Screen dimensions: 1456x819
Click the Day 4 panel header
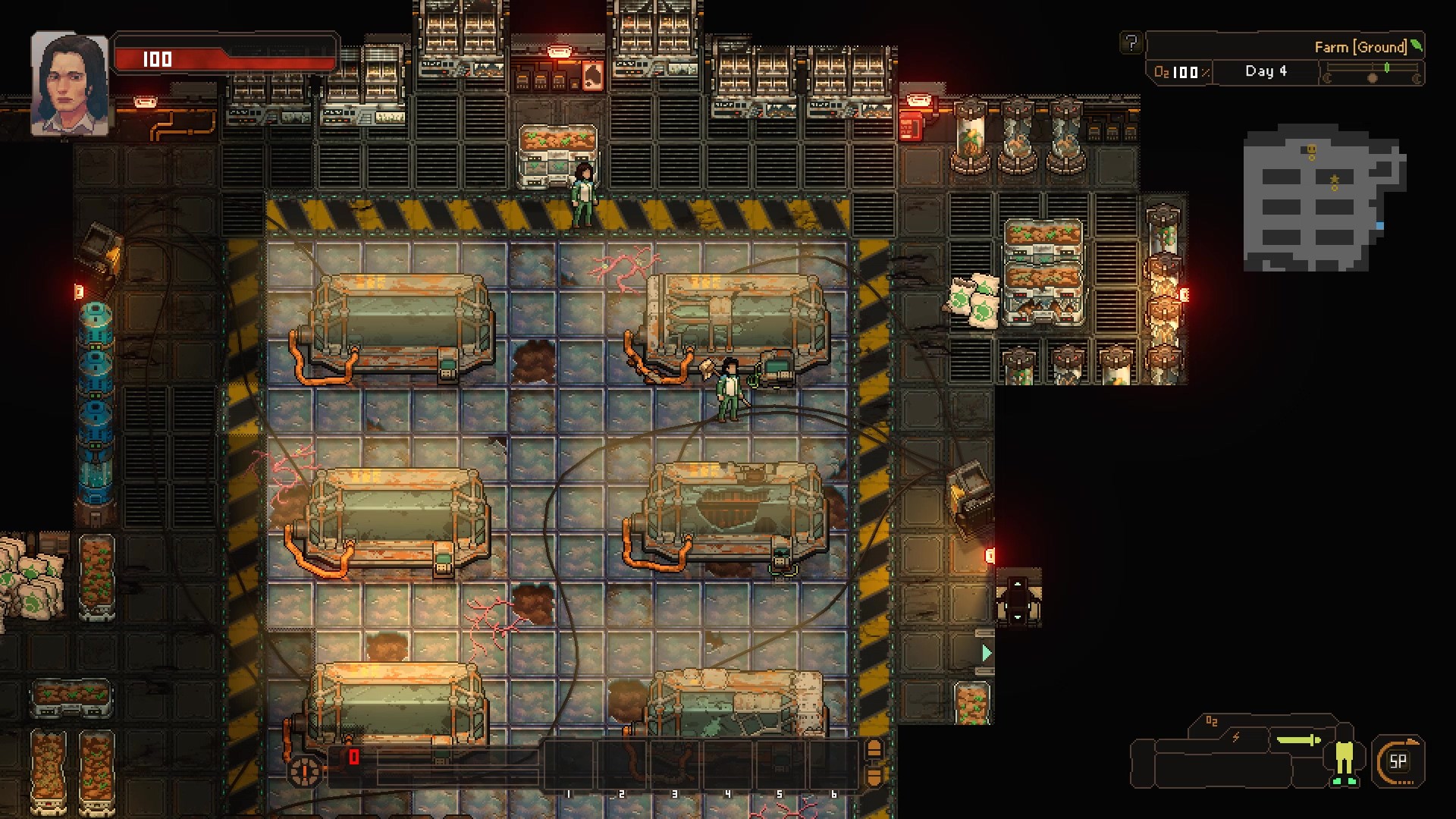[x=1266, y=72]
